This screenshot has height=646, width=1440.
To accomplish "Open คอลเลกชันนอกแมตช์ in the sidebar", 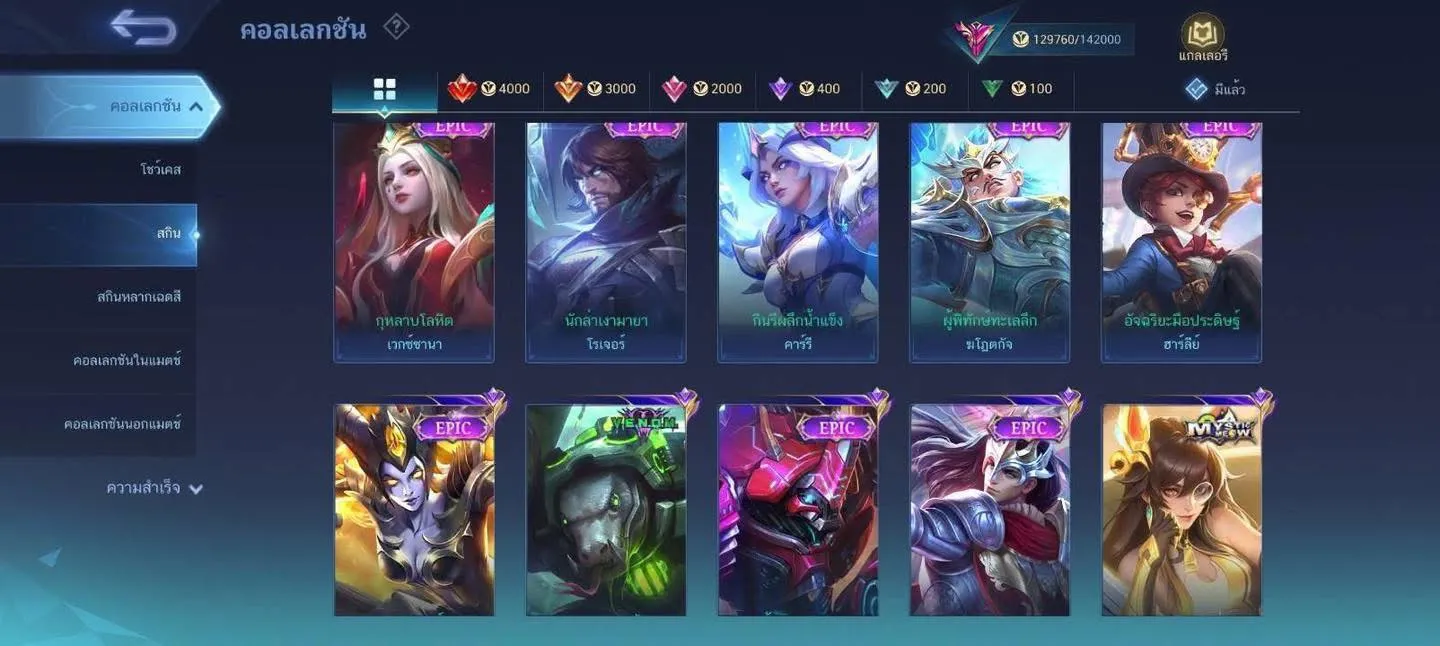I will [x=122, y=424].
